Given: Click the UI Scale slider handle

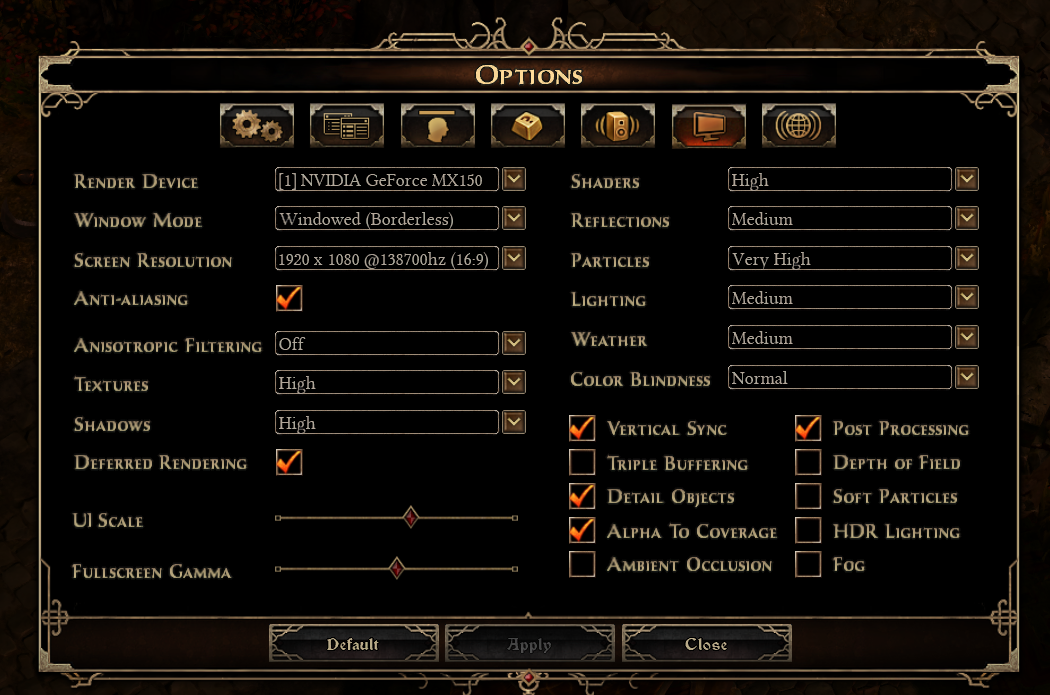Looking at the screenshot, I should (410, 517).
